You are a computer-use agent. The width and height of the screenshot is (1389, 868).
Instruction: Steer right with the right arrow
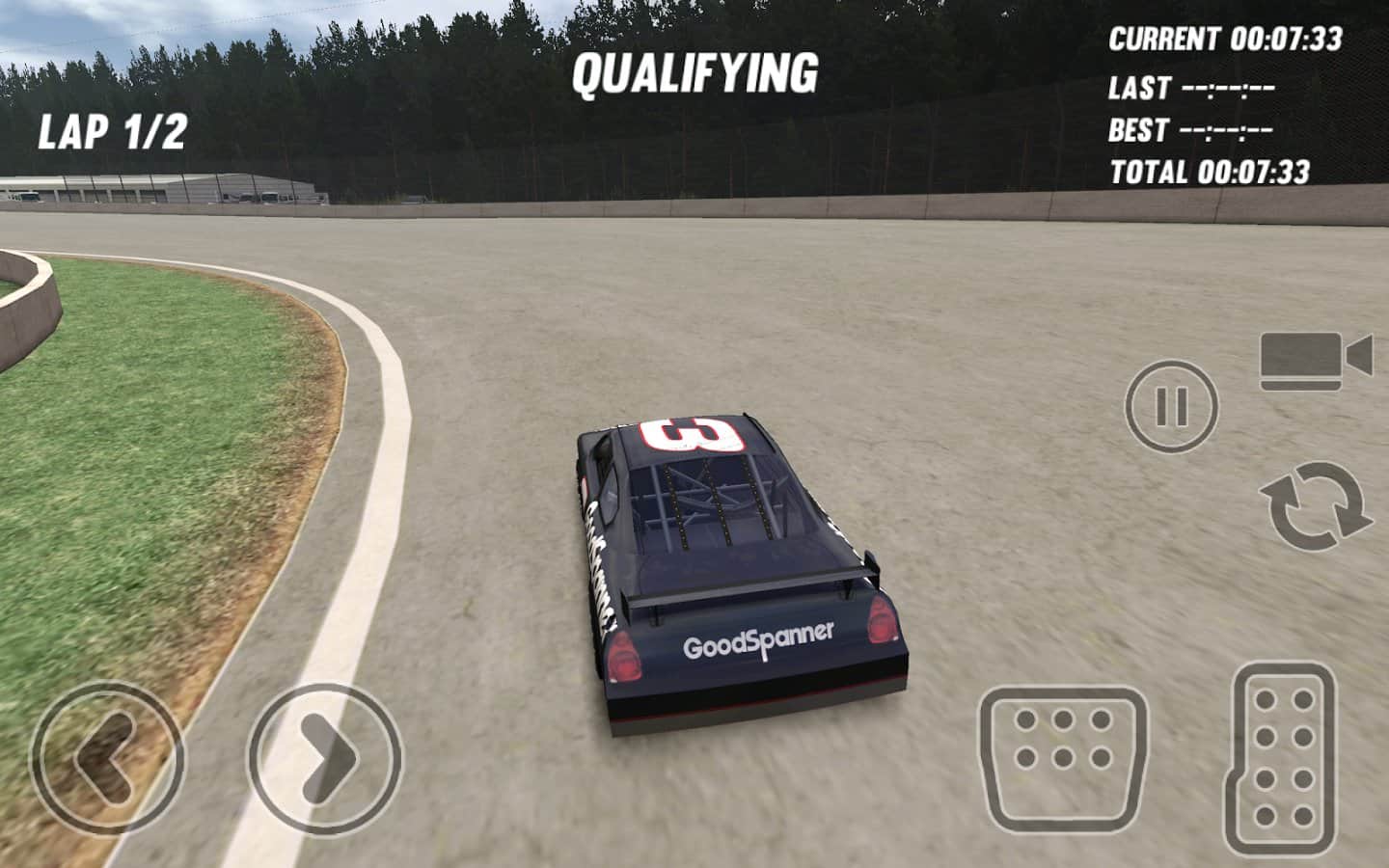pyautogui.click(x=325, y=759)
